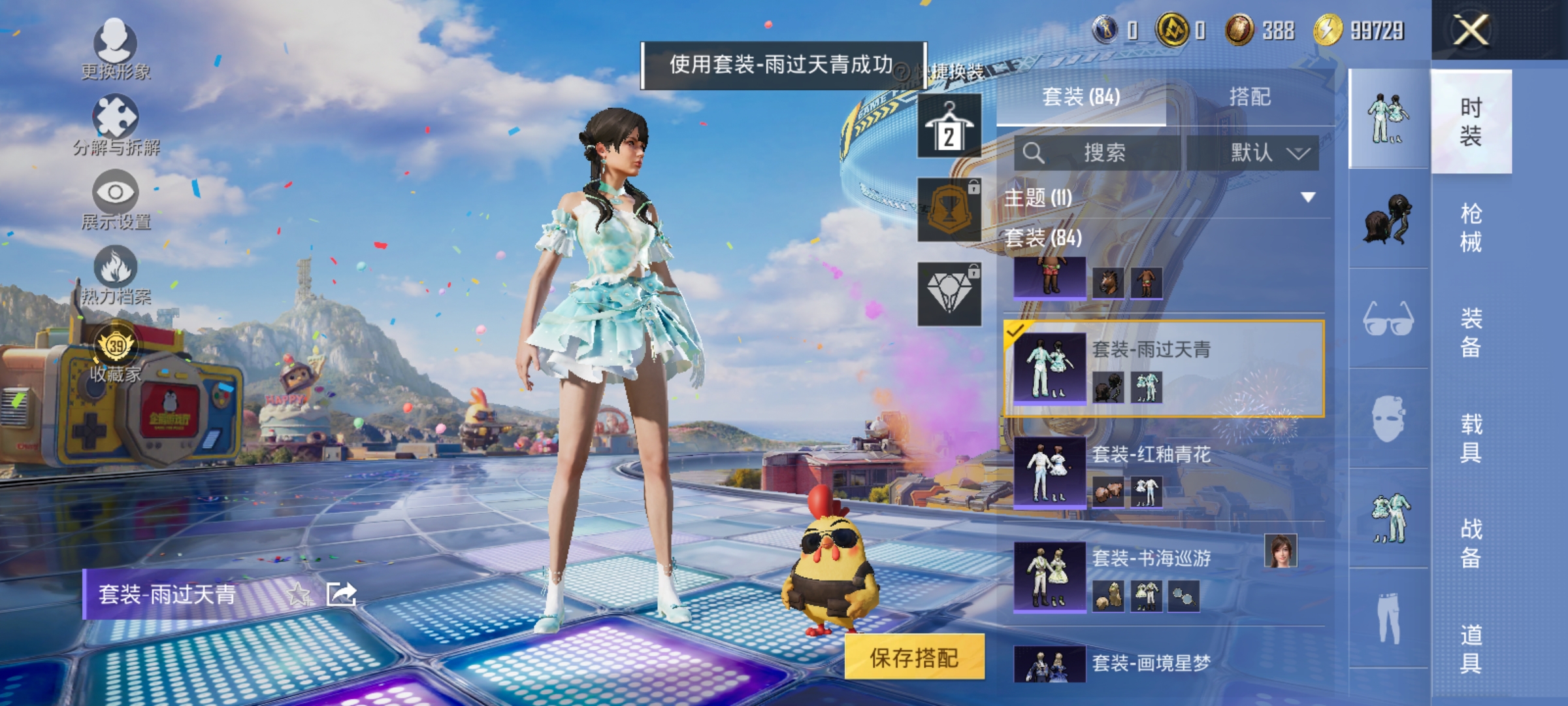Select the hanger quick-outfit slot icon
1568x706 pixels.
[x=951, y=126]
